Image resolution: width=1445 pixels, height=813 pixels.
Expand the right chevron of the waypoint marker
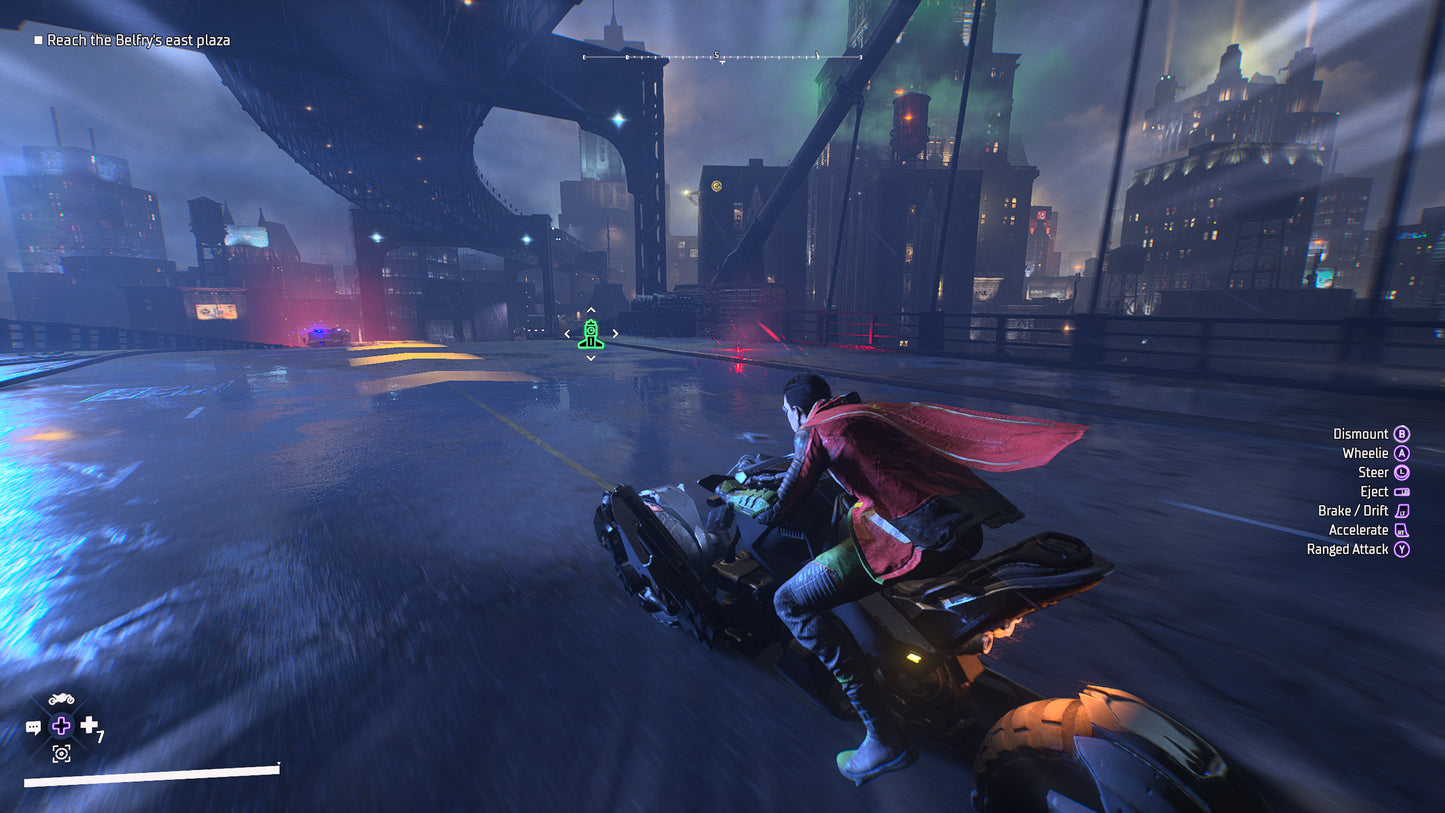(x=616, y=333)
